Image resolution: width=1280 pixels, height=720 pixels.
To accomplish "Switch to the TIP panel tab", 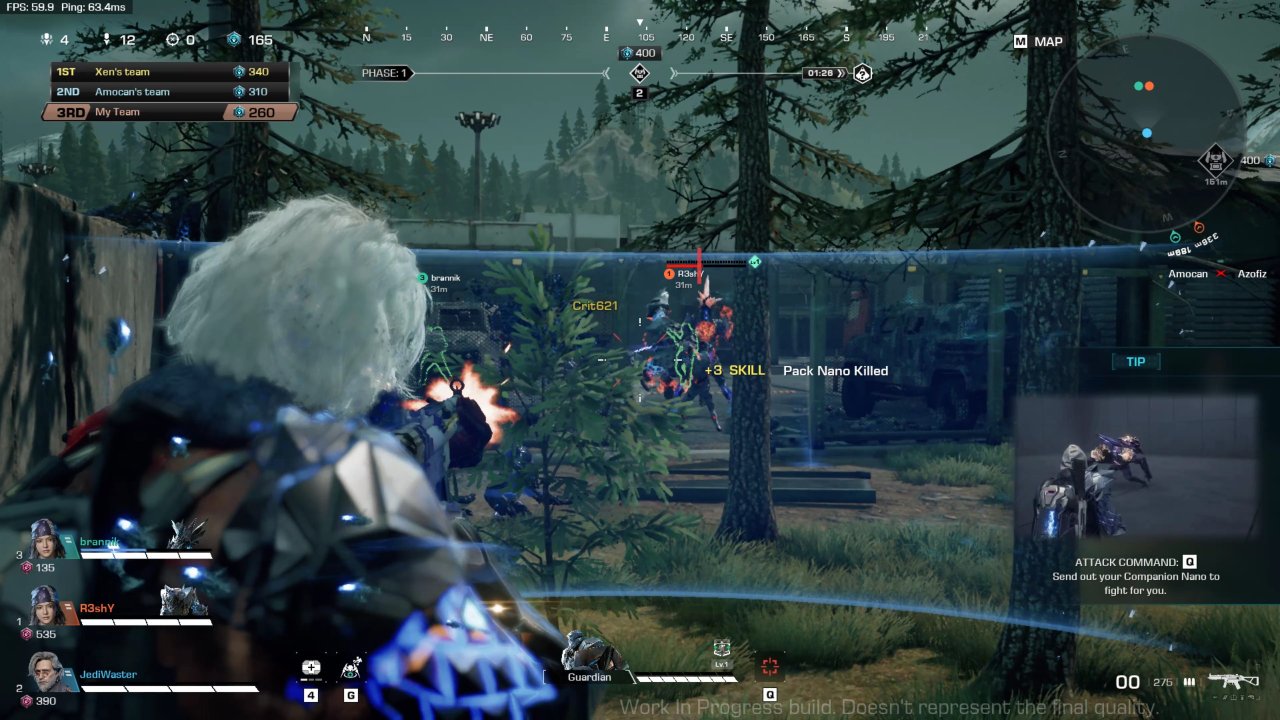I will pyautogui.click(x=1136, y=361).
